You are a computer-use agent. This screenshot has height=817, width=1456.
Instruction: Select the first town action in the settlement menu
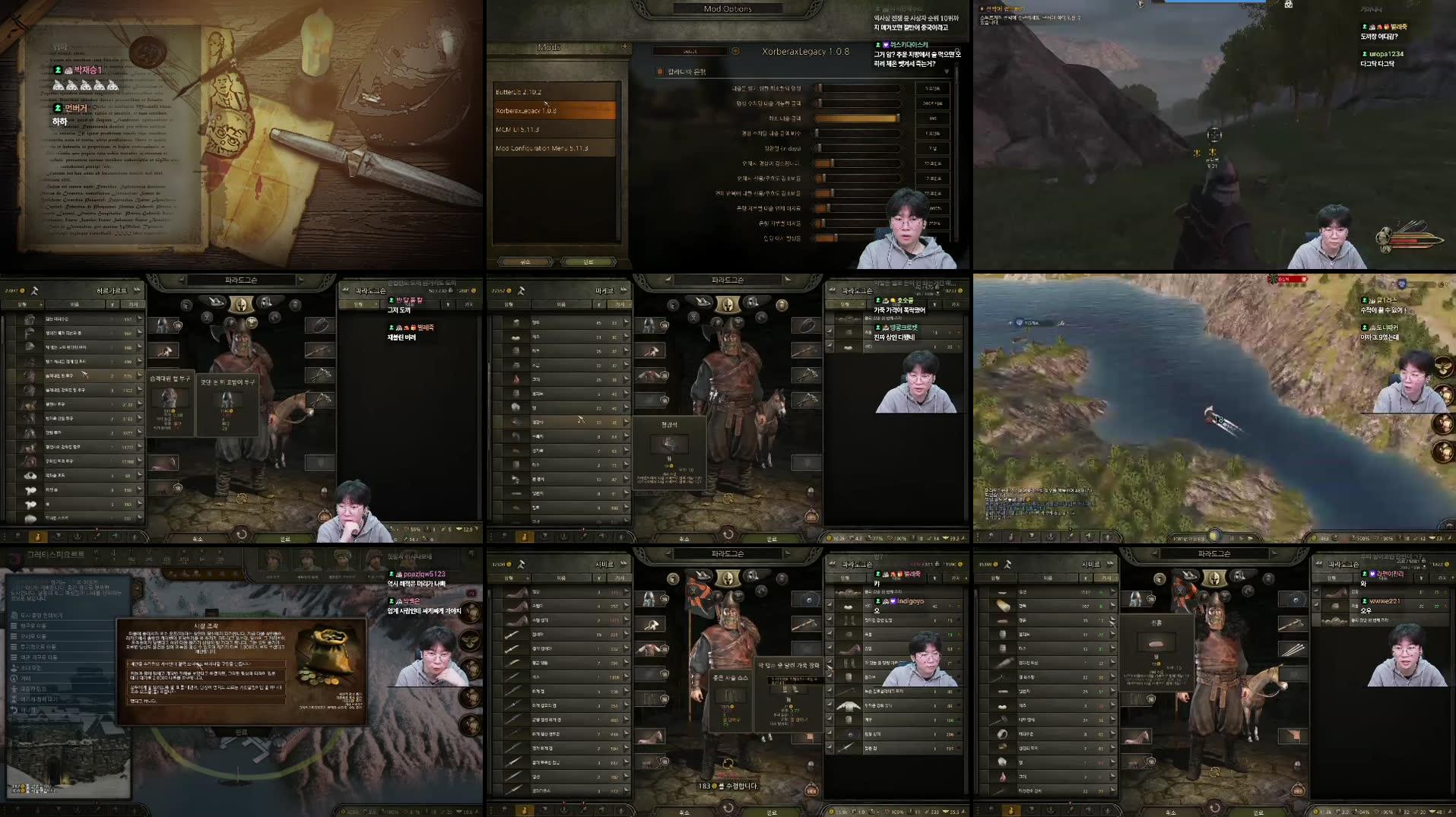[x=40, y=616]
